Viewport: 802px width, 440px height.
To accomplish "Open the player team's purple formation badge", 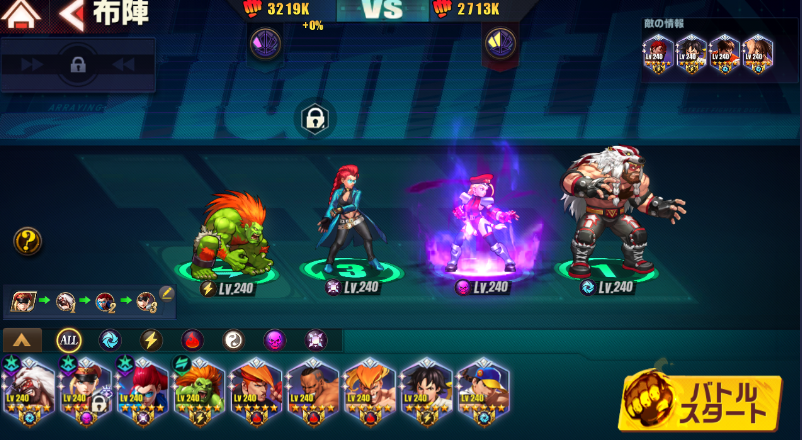I will [x=265, y=43].
